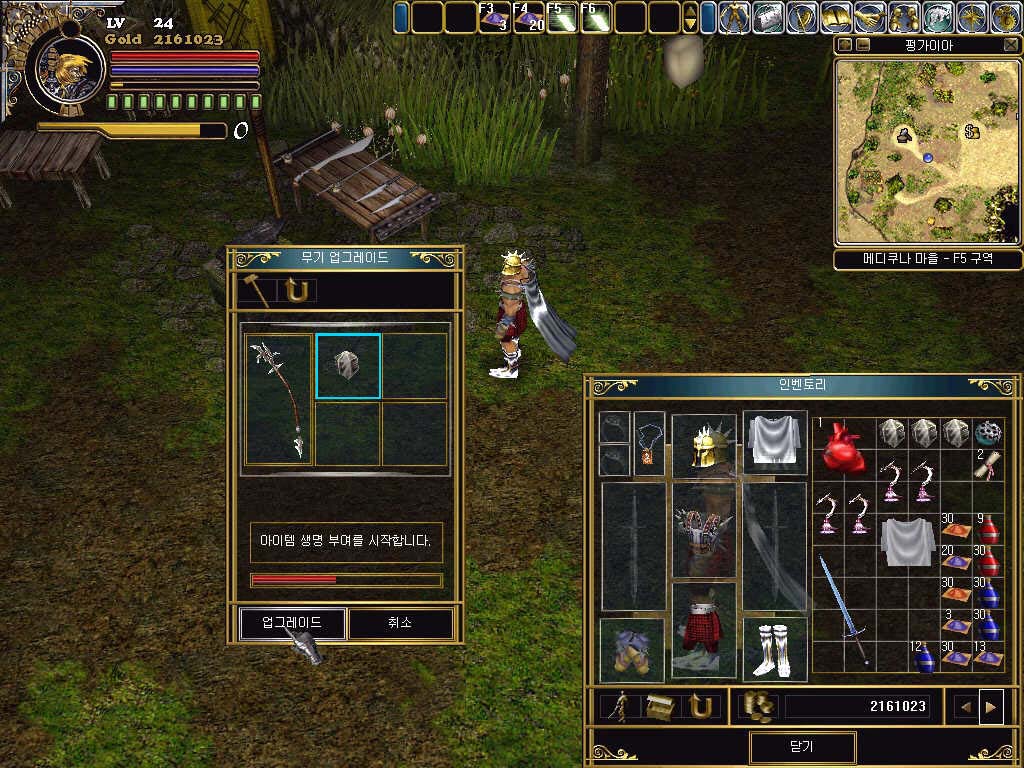Close the inventory with the 닫기 button

click(802, 746)
